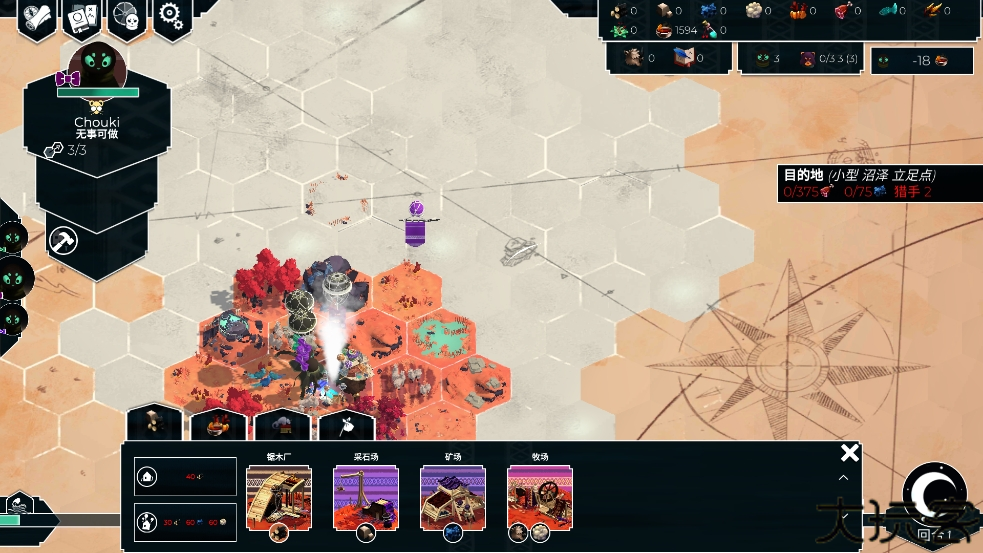This screenshot has height=553, width=983.
Task: Choose the 采石场 quarry building card
Action: tap(366, 497)
